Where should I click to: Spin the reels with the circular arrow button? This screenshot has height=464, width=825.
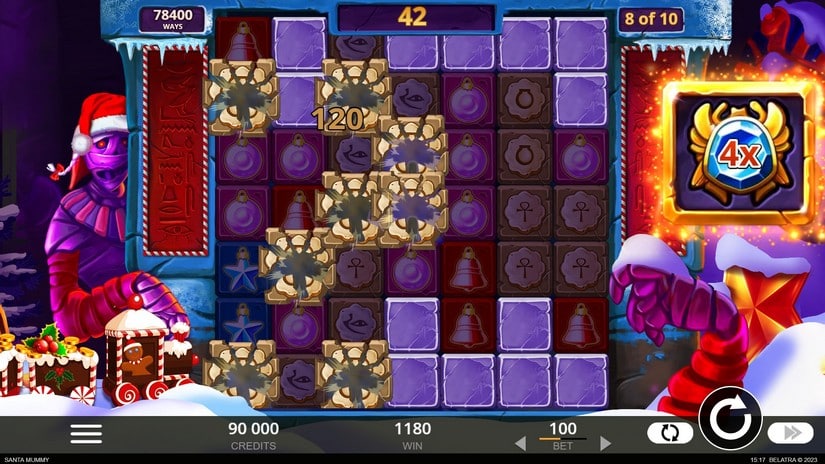point(729,417)
